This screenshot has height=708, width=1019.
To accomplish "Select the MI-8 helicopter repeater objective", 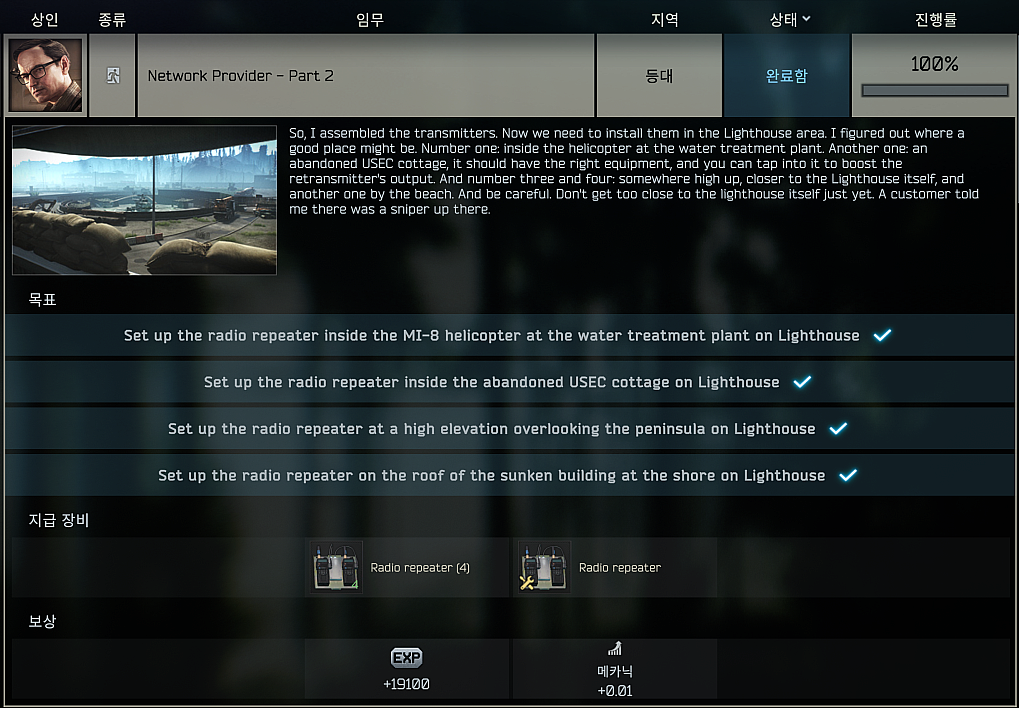I will point(508,336).
